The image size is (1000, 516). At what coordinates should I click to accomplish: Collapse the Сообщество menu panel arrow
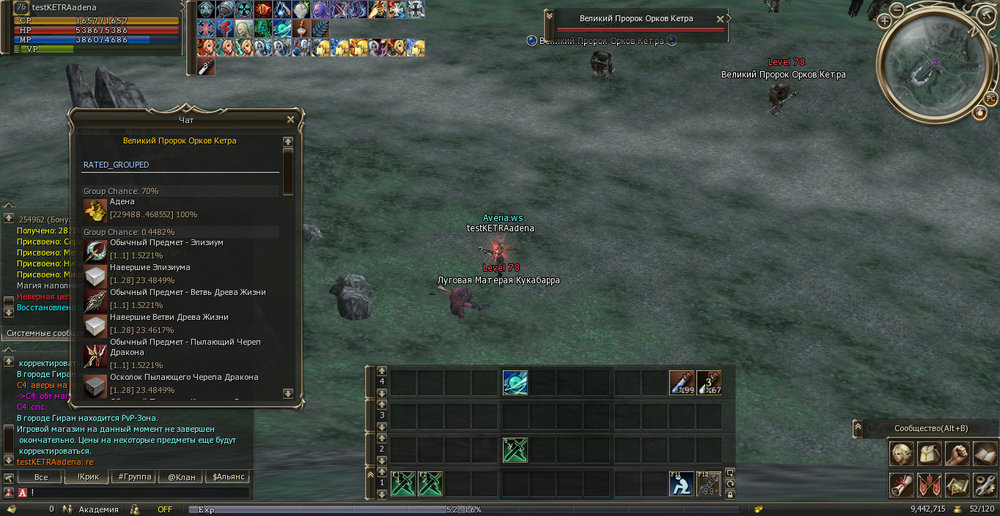pyautogui.click(x=858, y=428)
